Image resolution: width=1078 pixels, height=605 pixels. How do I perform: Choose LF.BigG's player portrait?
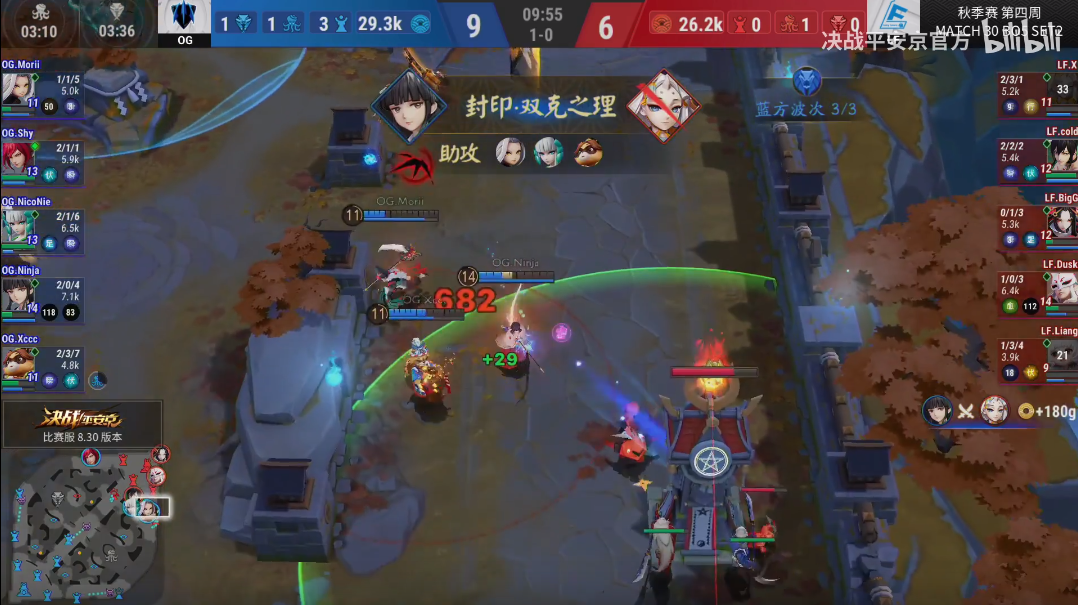pos(1062,223)
